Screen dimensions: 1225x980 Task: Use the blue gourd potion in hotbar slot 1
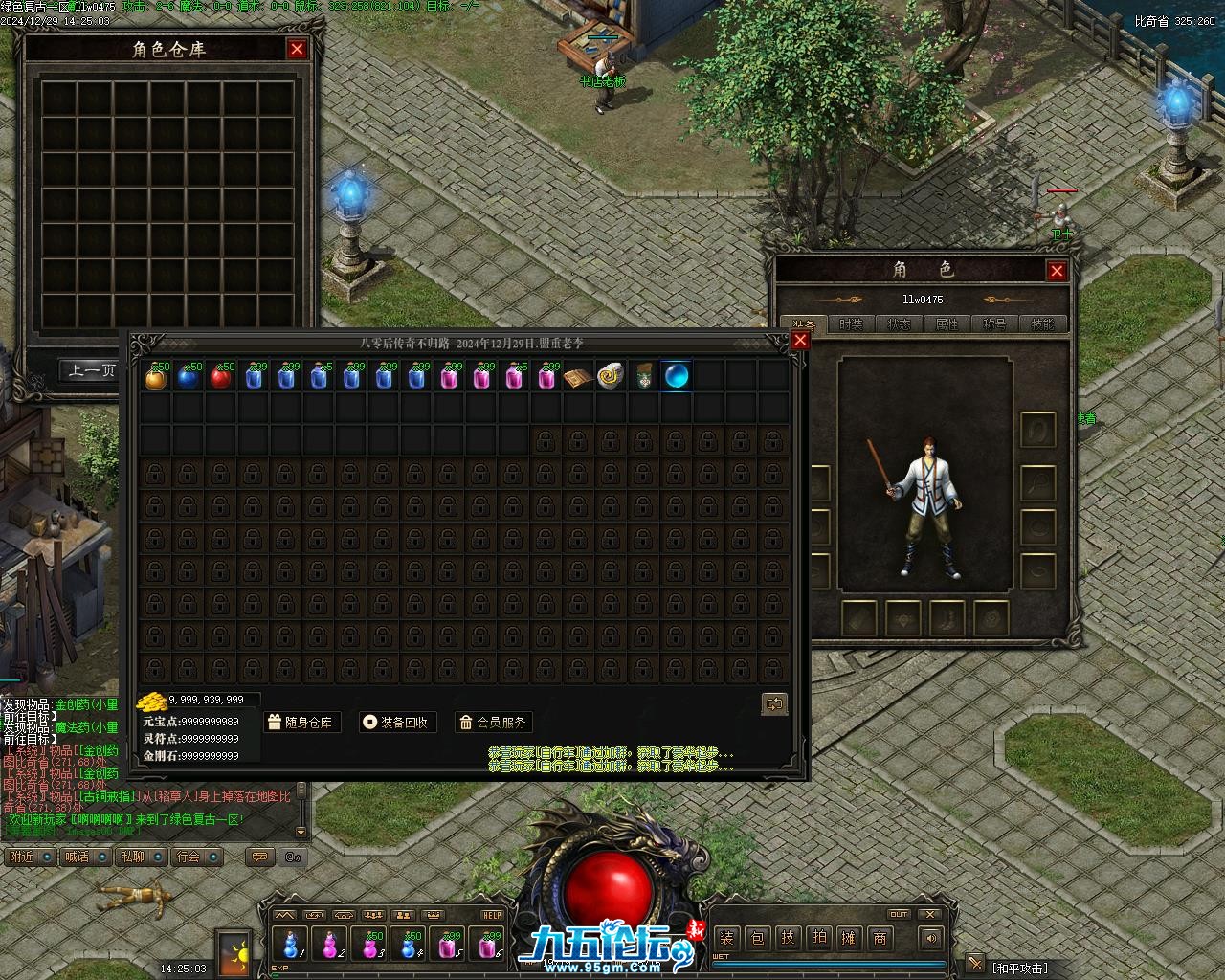(292, 945)
